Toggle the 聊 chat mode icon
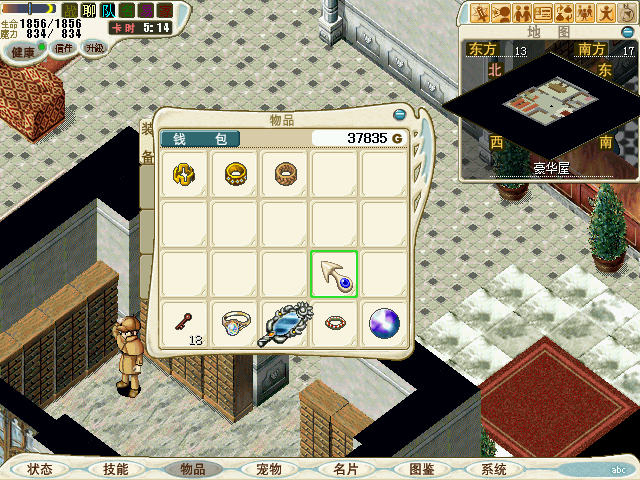This screenshot has width=640, height=480. (x=89, y=10)
